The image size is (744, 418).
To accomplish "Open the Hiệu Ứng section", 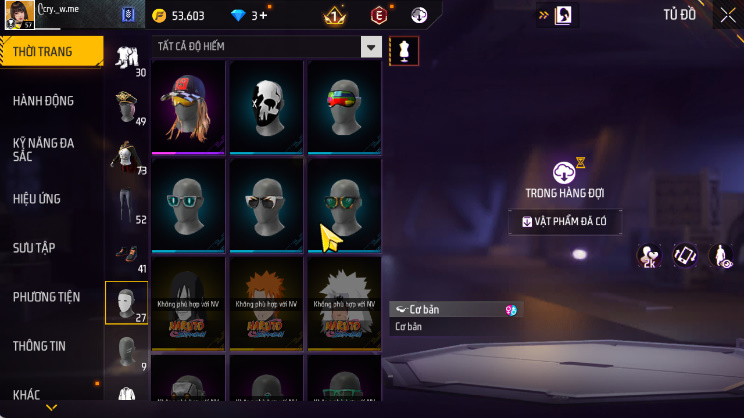I will point(38,199).
